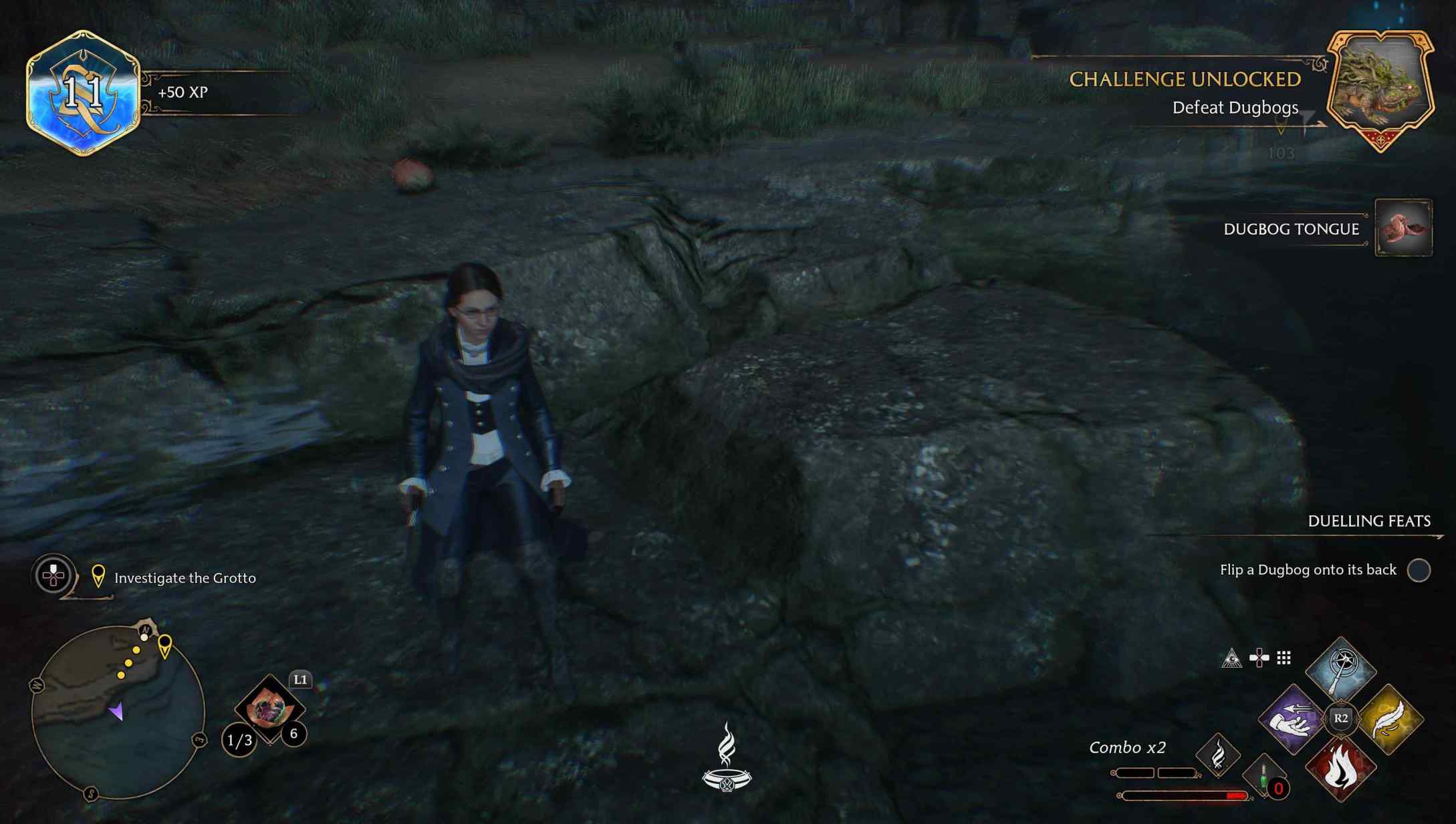
Task: Trigger the Ancient Magic flame diamond
Action: (x=1218, y=755)
